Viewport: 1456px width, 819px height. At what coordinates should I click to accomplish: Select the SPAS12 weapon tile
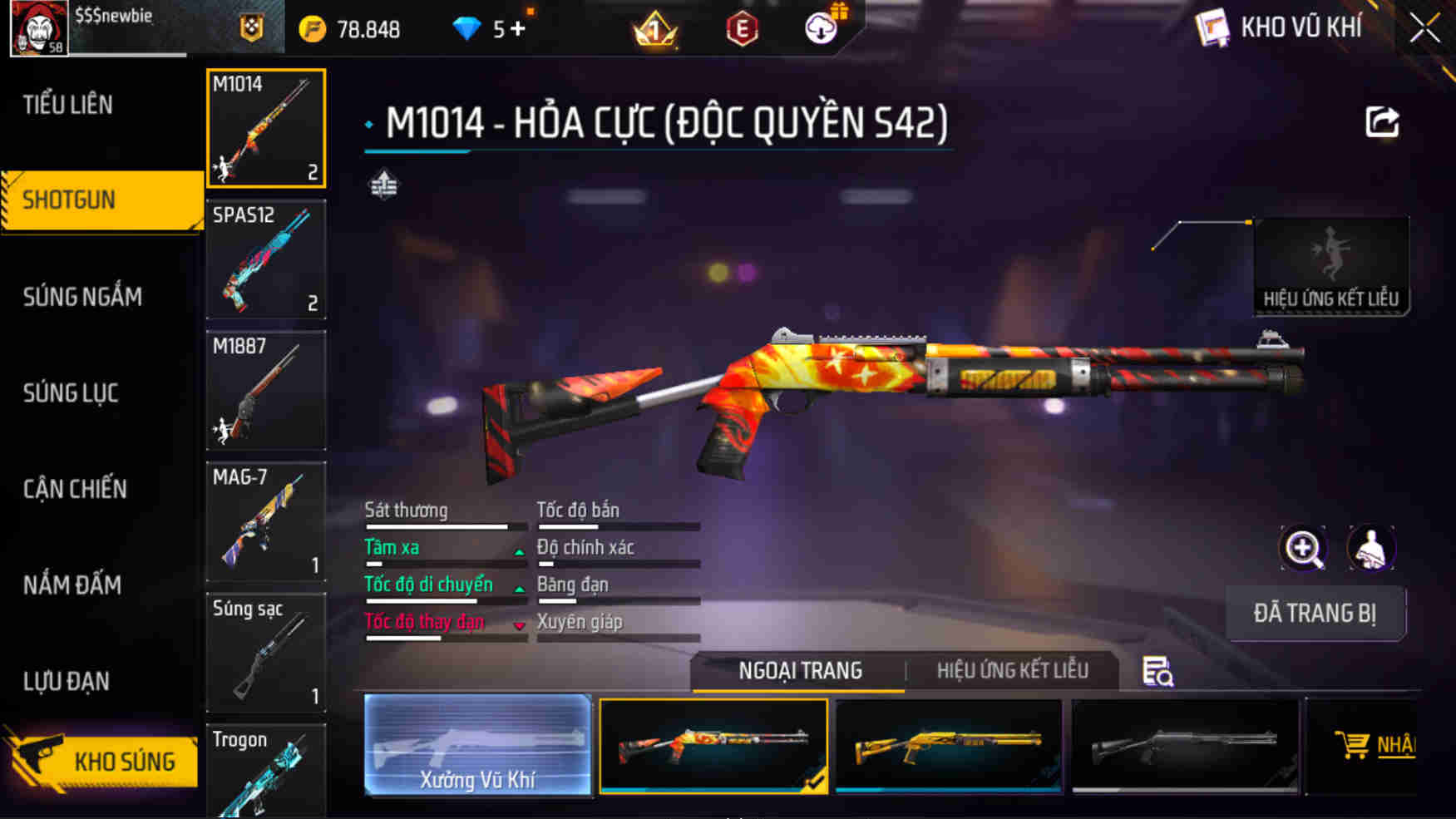pos(266,259)
